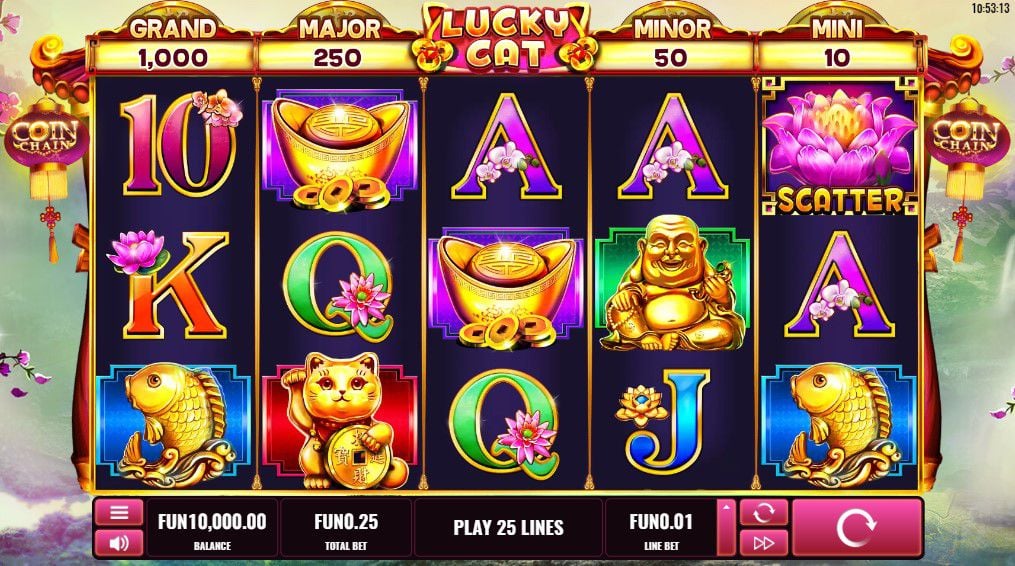Open the hamburger menu
The width and height of the screenshot is (1015, 566).
[119, 513]
